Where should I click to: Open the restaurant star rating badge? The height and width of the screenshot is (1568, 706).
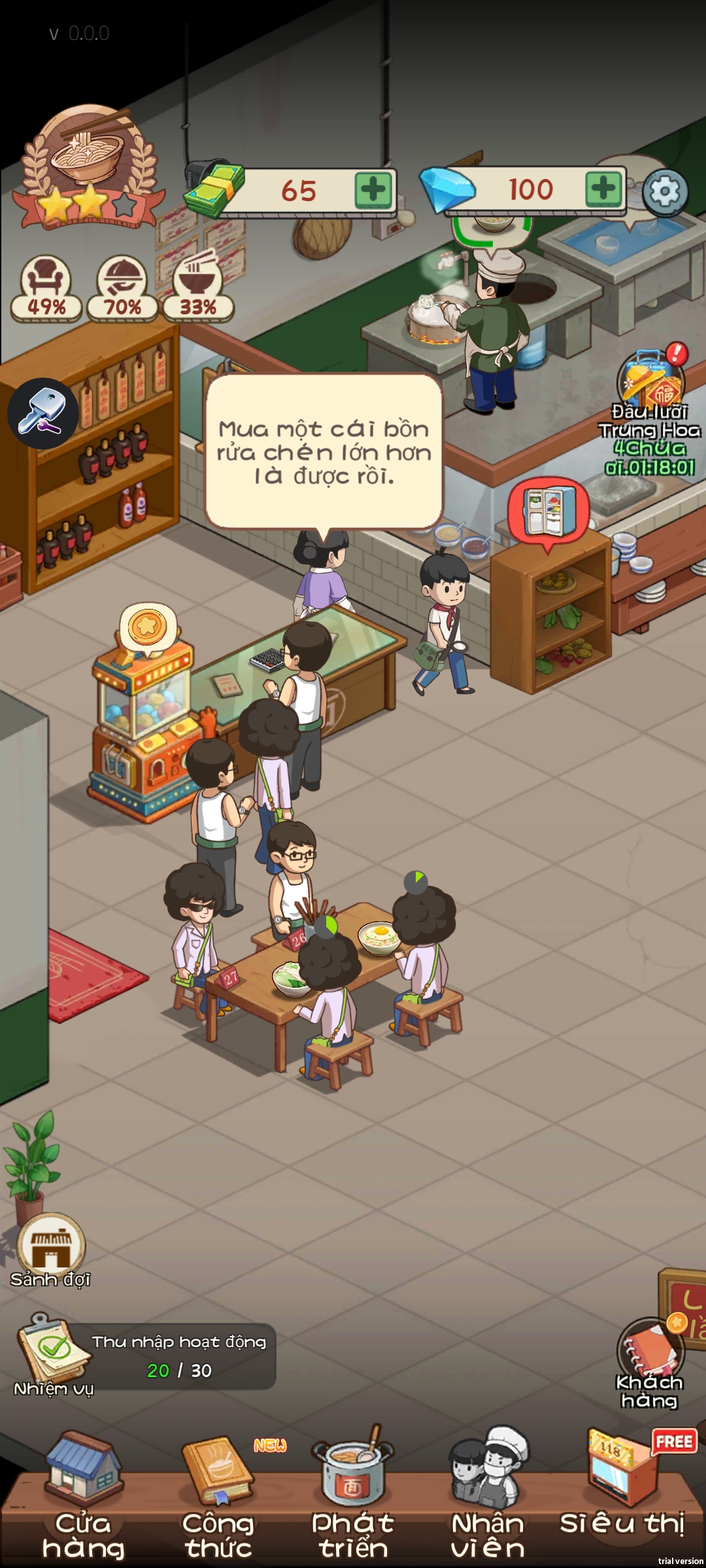point(89,169)
